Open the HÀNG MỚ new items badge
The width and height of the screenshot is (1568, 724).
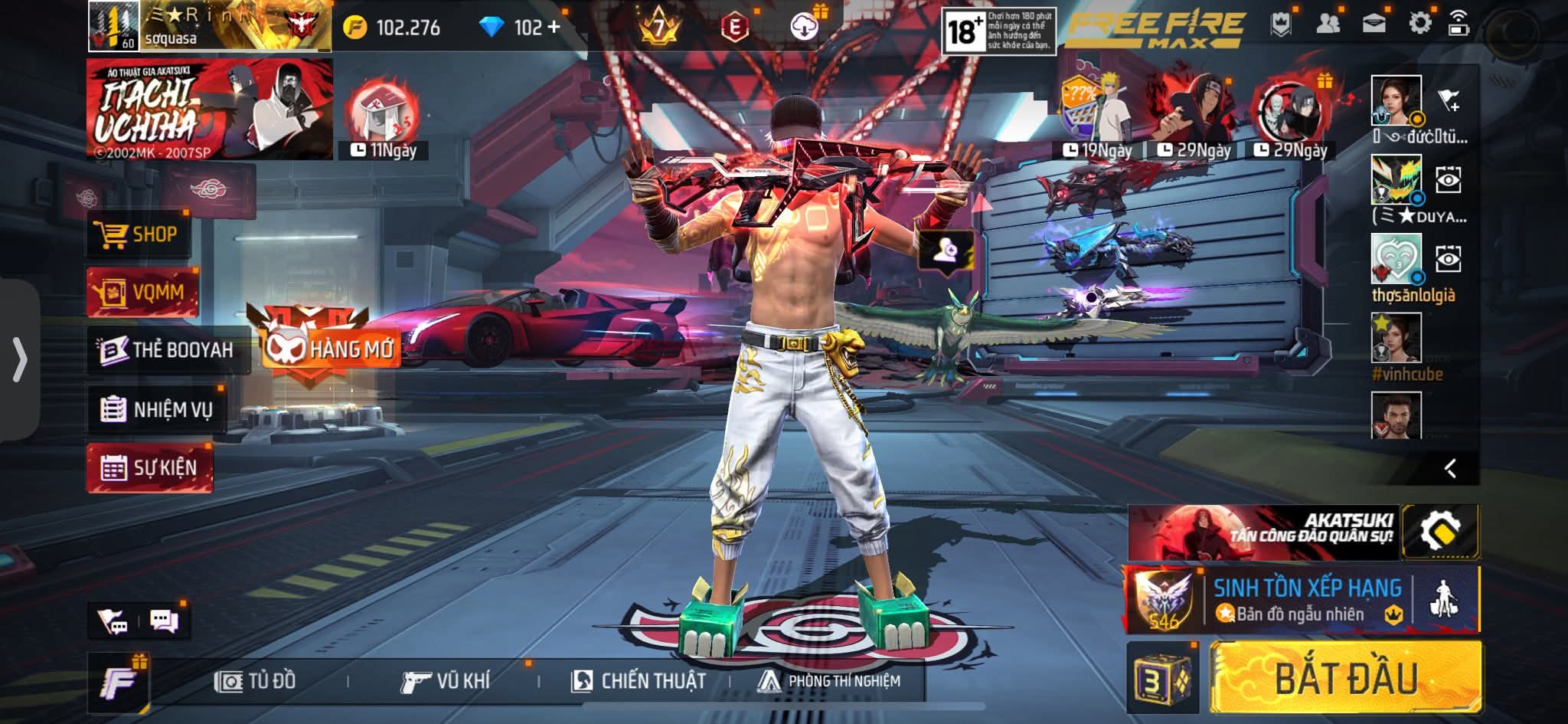tap(329, 349)
